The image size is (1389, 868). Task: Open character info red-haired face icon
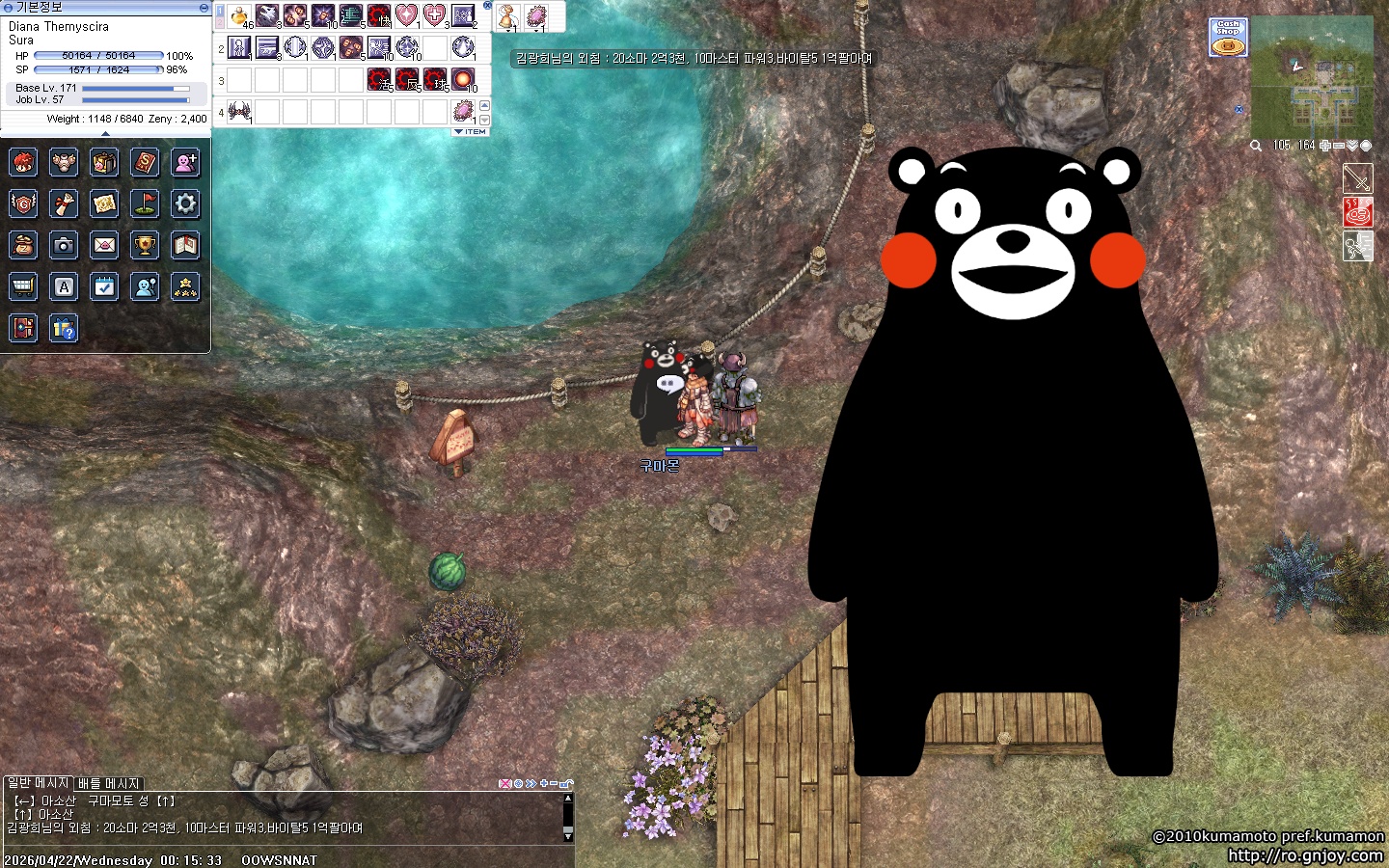[23, 162]
